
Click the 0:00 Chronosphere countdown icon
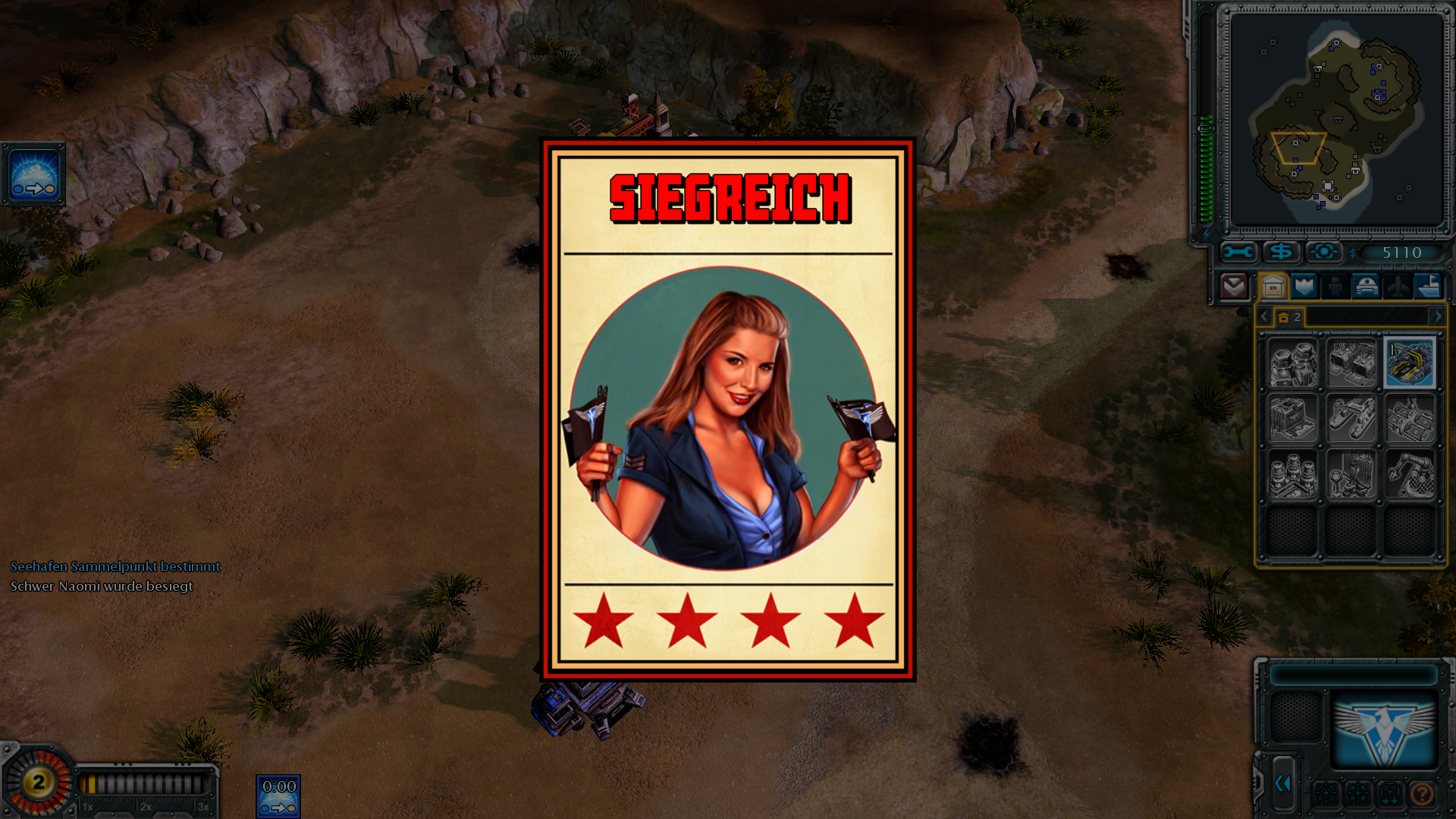[x=278, y=796]
